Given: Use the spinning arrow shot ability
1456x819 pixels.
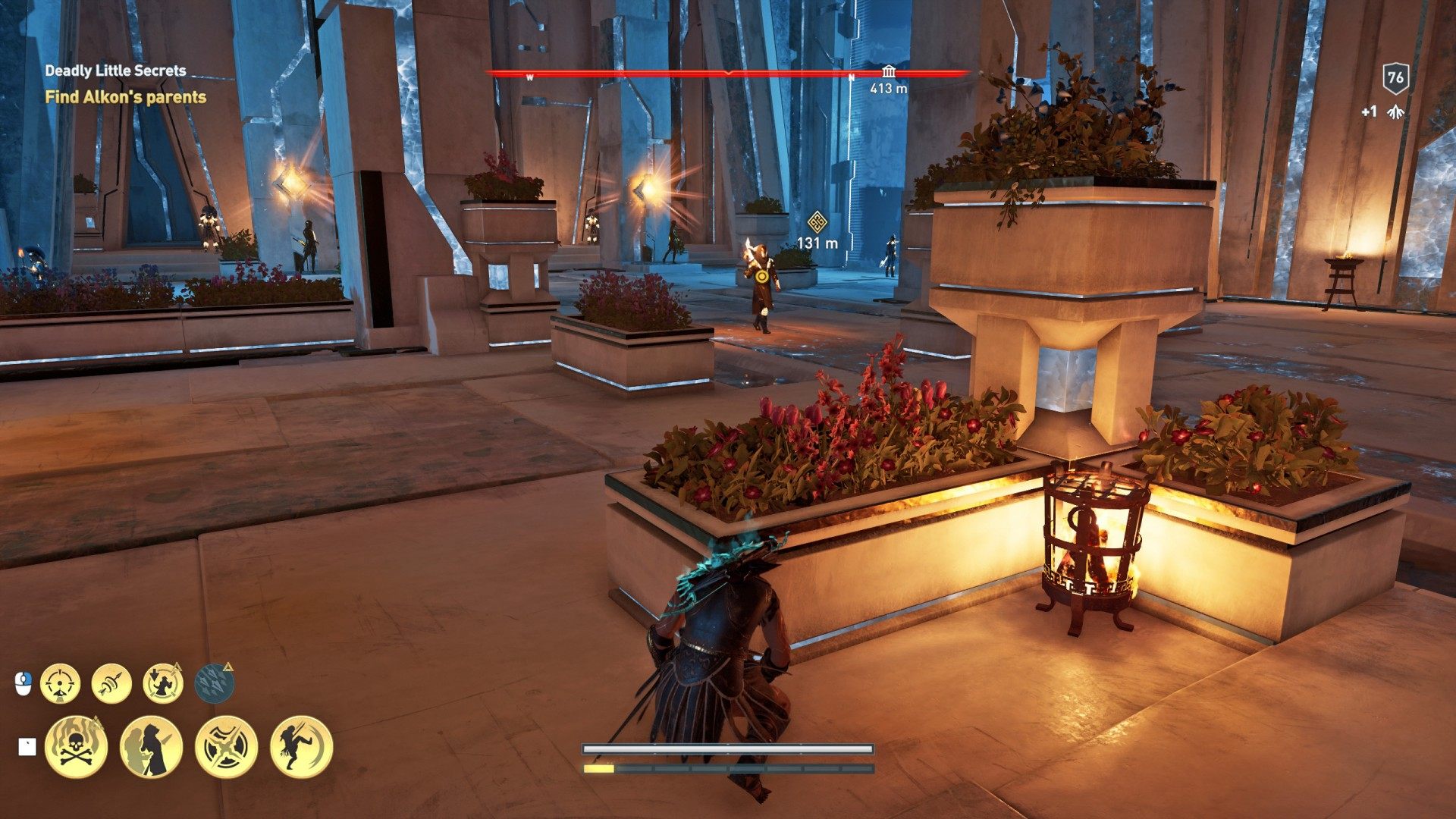Looking at the screenshot, I should point(111,683).
